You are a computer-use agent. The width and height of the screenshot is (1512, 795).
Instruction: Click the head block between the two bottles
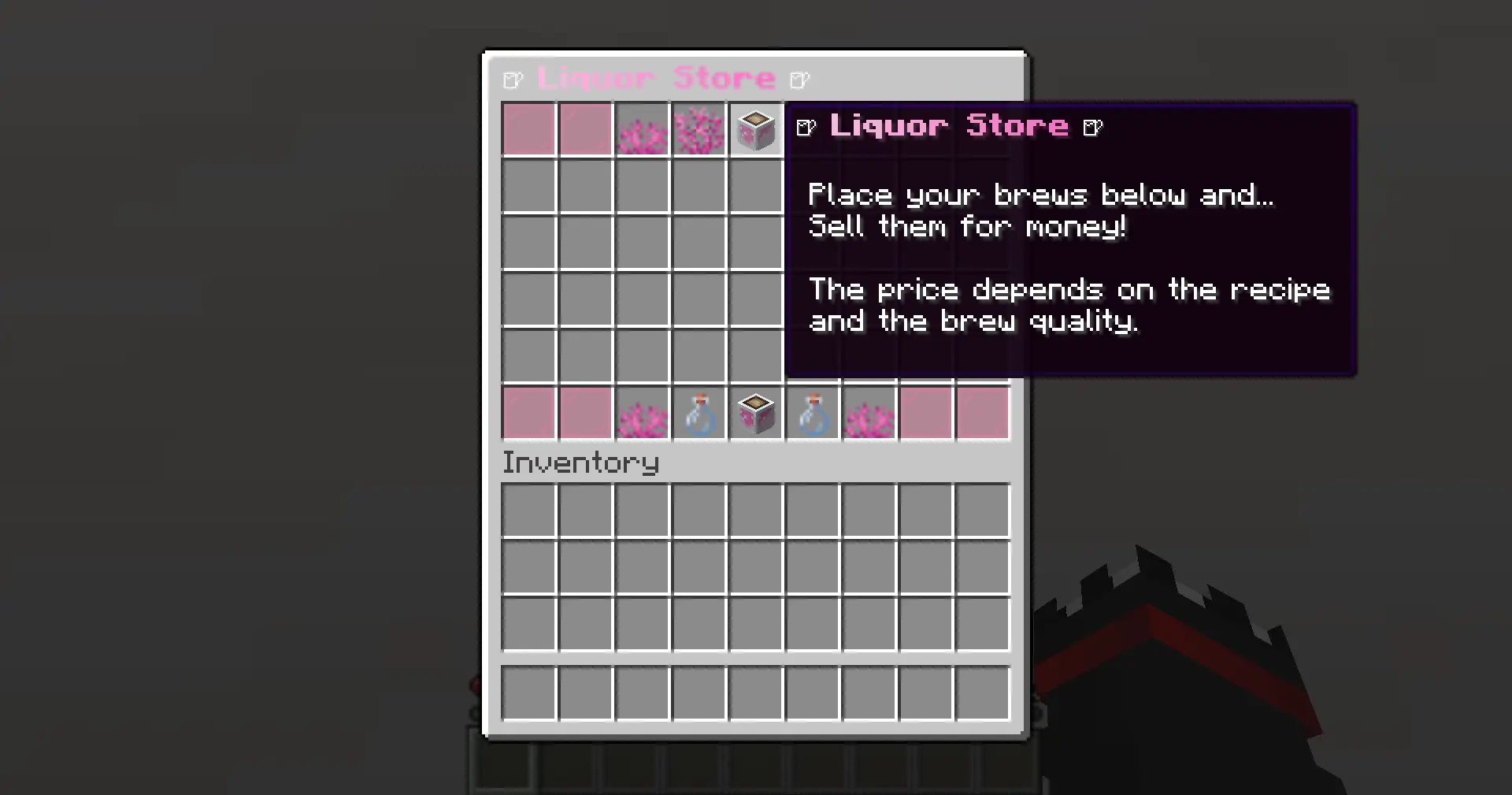point(756,413)
